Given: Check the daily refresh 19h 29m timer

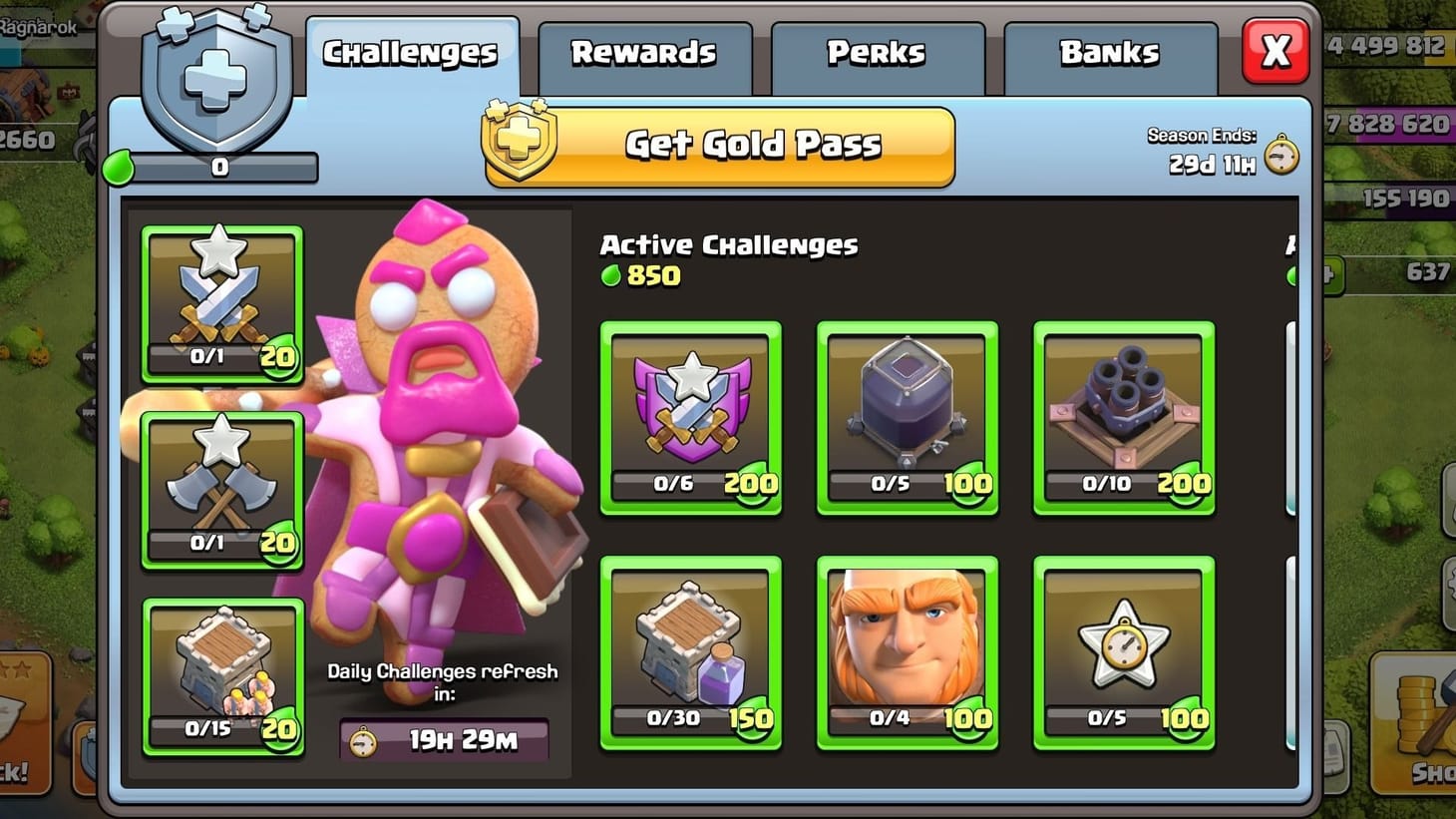Looking at the screenshot, I should [443, 739].
